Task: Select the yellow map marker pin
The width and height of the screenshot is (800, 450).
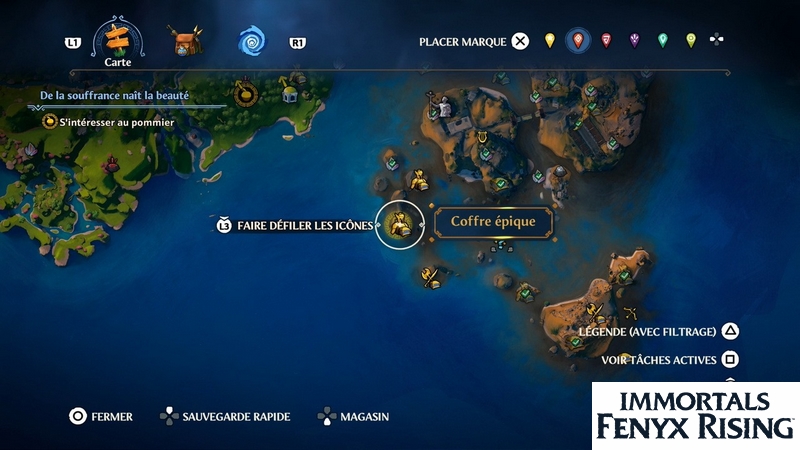Action: pos(549,41)
